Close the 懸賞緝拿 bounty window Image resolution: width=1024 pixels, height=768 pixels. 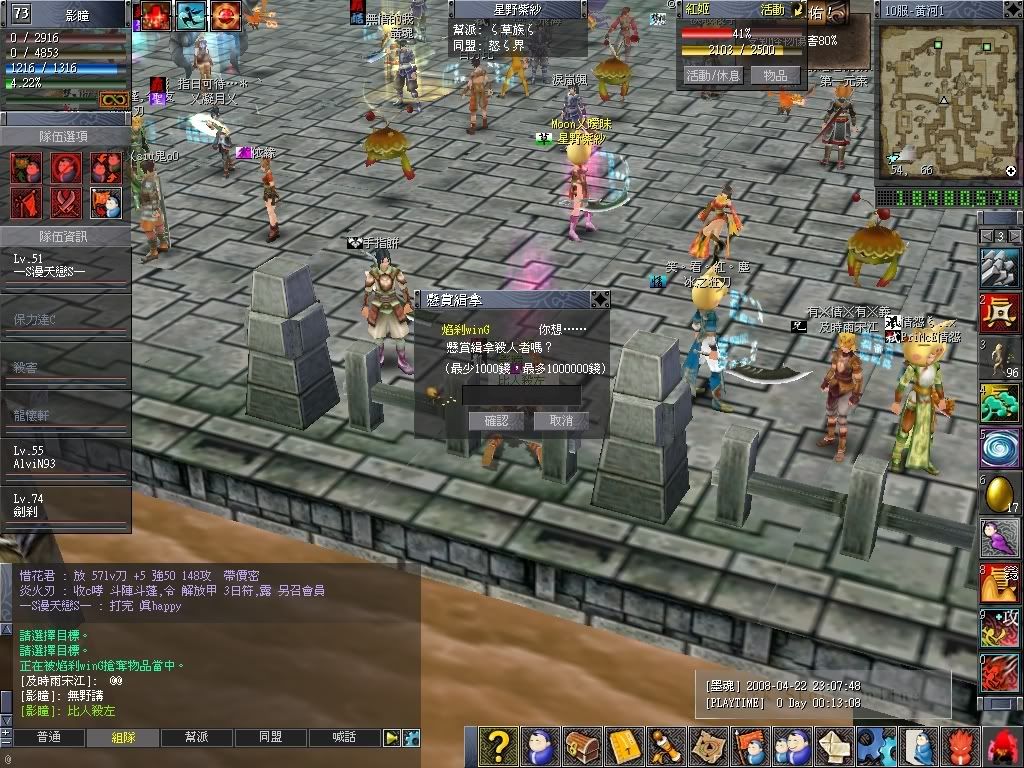coord(599,298)
